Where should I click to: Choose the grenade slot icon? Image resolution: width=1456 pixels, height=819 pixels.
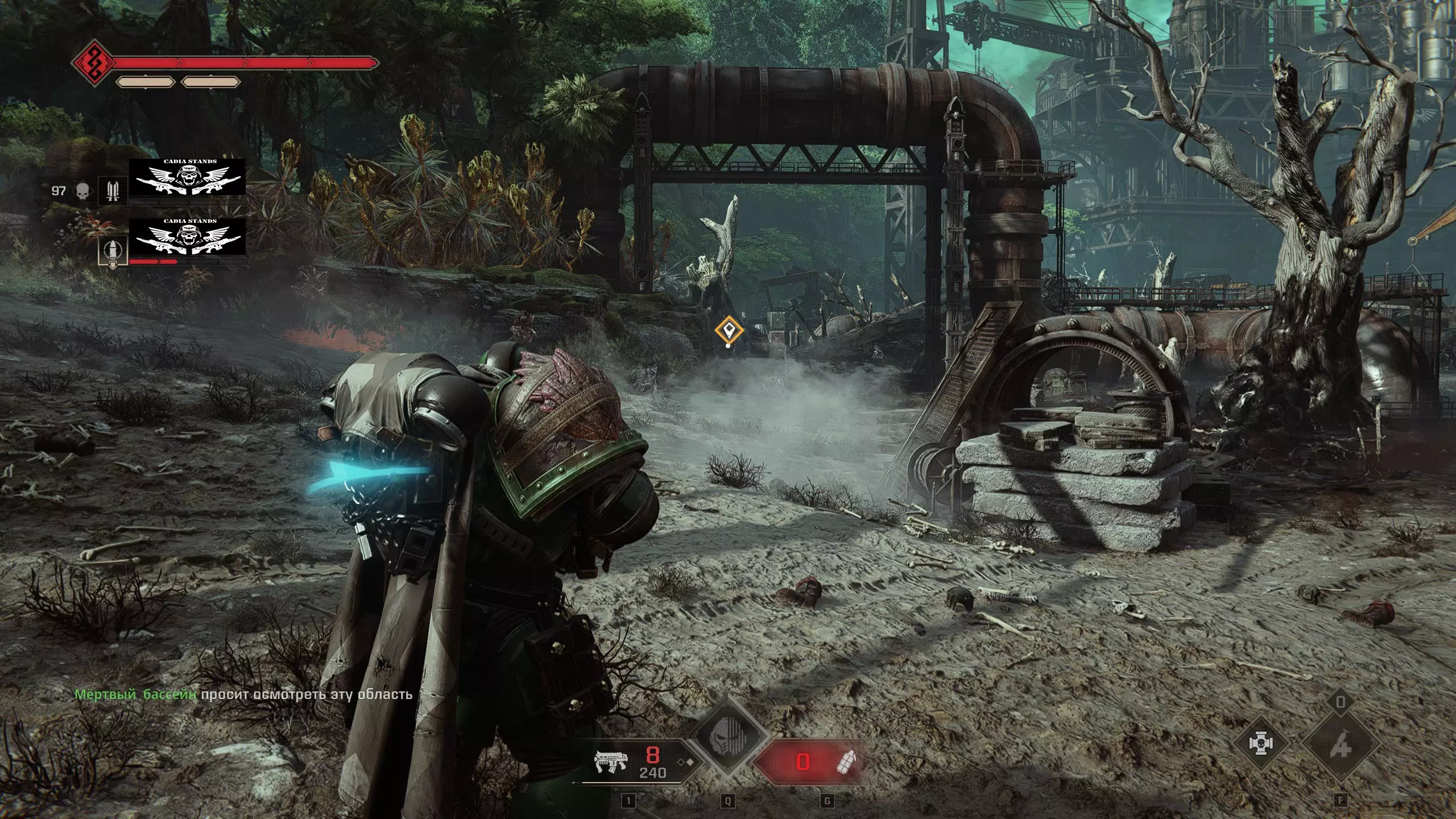846,762
